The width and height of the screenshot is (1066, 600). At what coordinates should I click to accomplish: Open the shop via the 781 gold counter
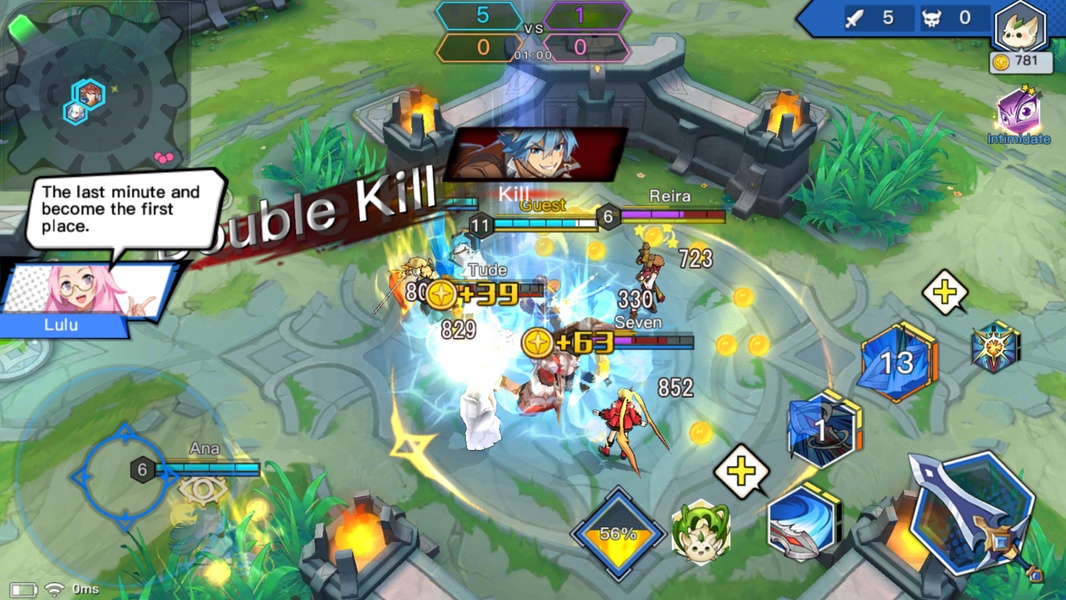[1020, 63]
